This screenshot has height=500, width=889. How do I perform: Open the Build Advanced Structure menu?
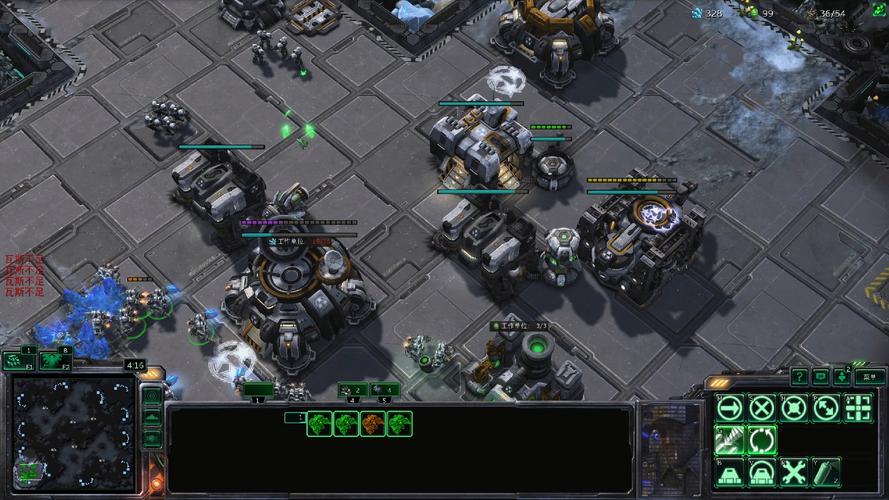pos(762,471)
